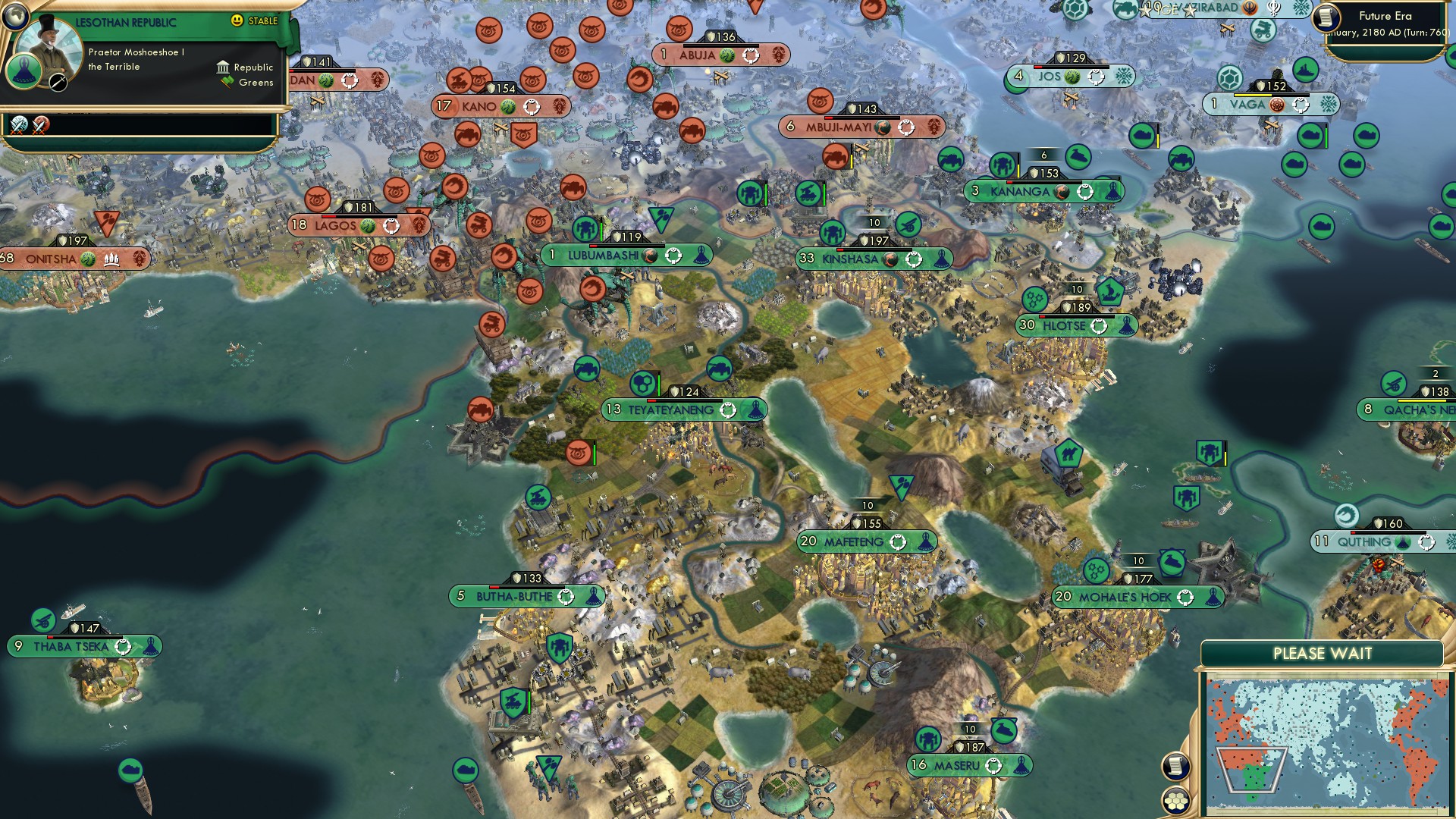Click the Greens ideology flag icon
The width and height of the screenshot is (1456, 819).
tap(226, 82)
